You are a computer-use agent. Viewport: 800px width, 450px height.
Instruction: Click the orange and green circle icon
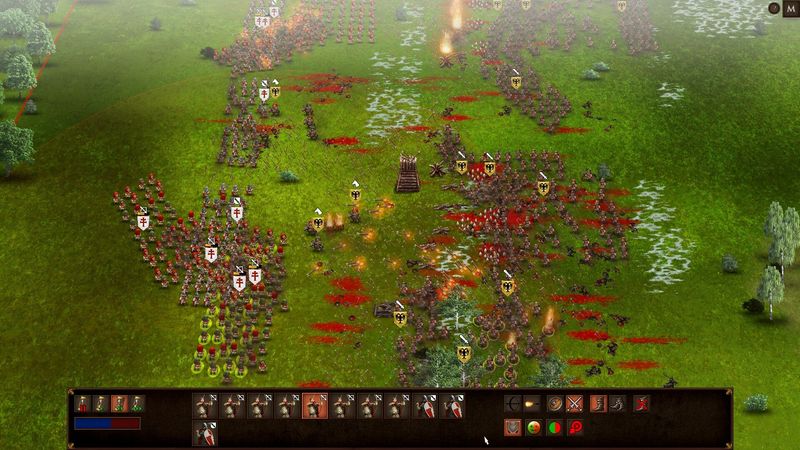533,428
